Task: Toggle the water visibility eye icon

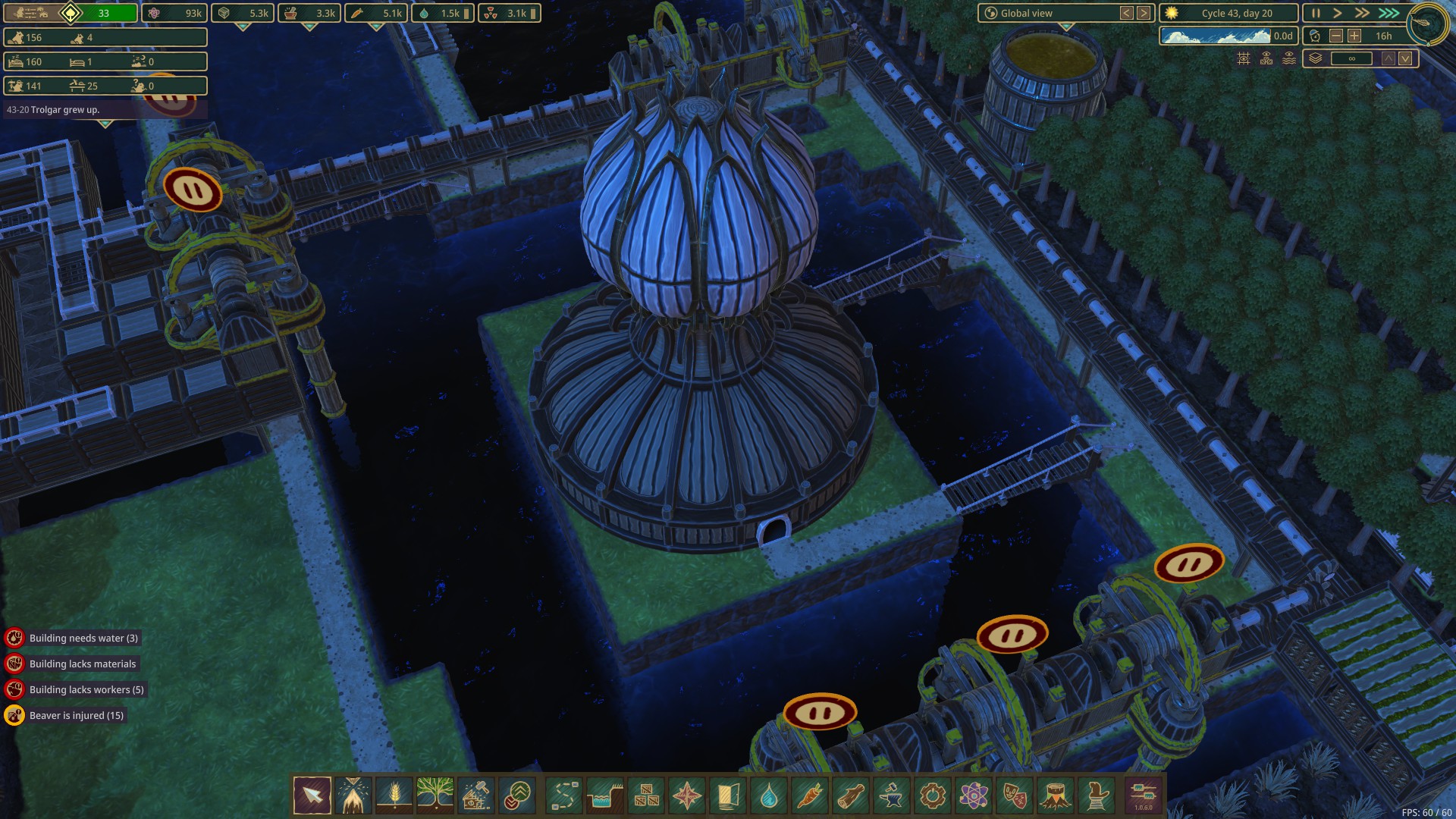Action: pyautogui.click(x=1289, y=58)
